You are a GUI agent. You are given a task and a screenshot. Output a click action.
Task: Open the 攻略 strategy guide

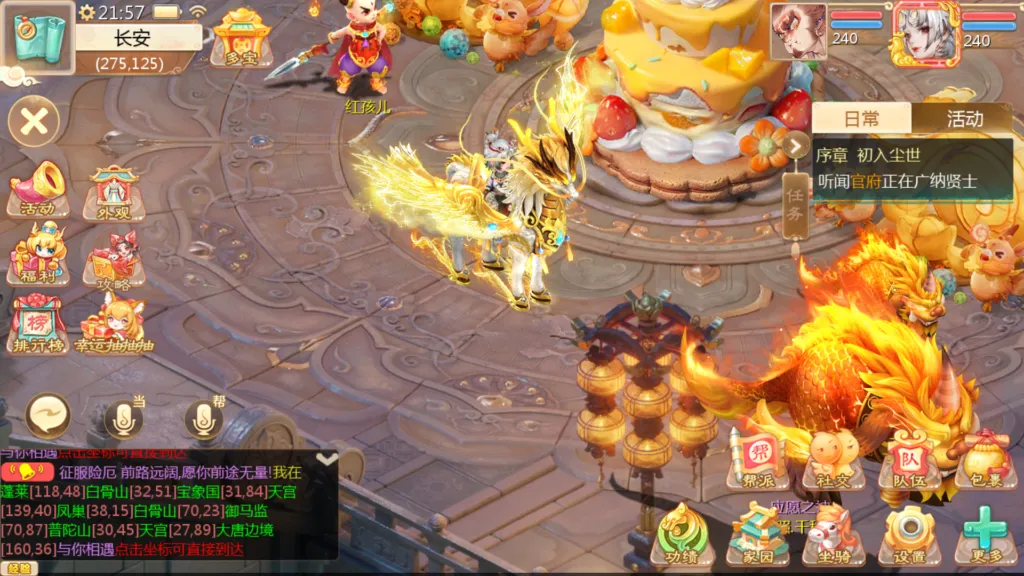click(113, 258)
